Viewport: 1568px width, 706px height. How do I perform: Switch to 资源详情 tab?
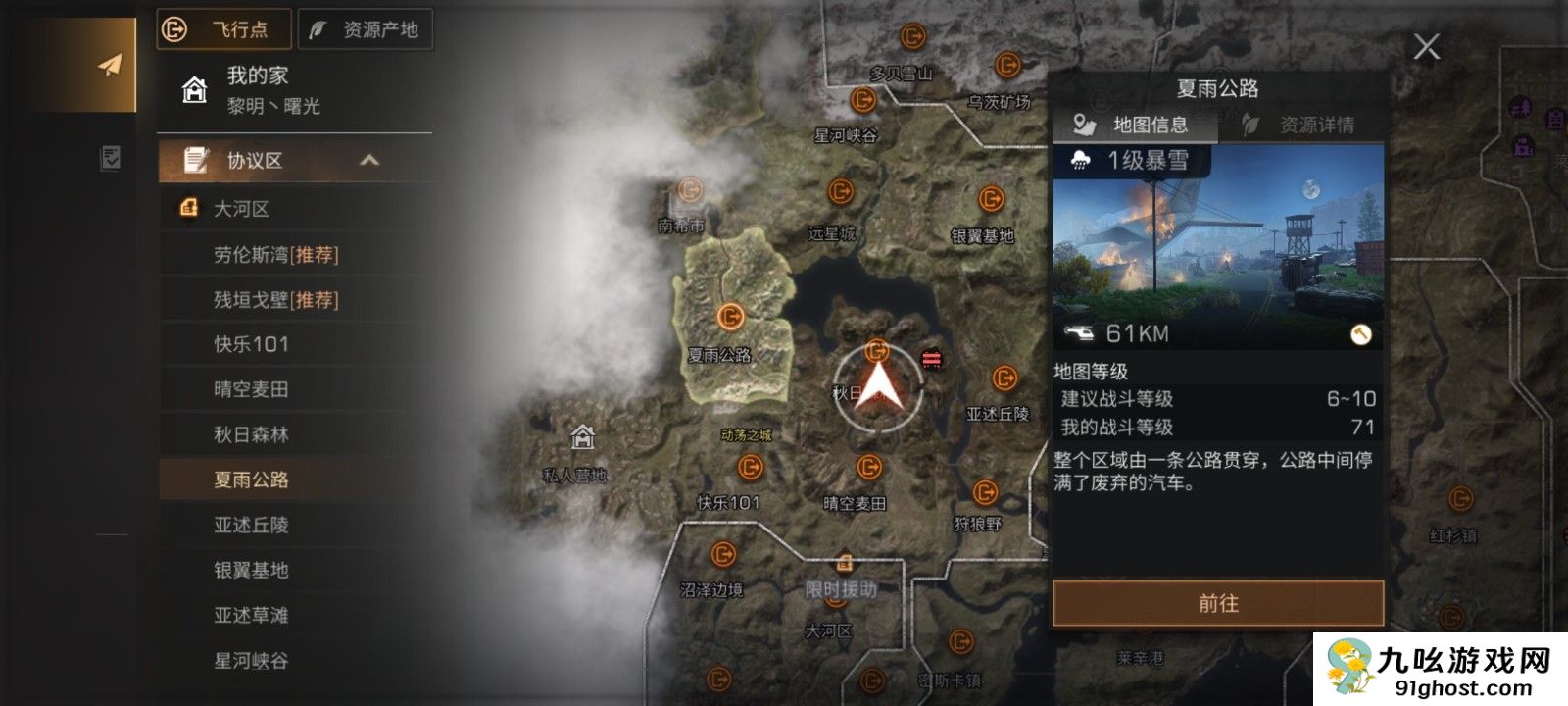tap(1301, 125)
